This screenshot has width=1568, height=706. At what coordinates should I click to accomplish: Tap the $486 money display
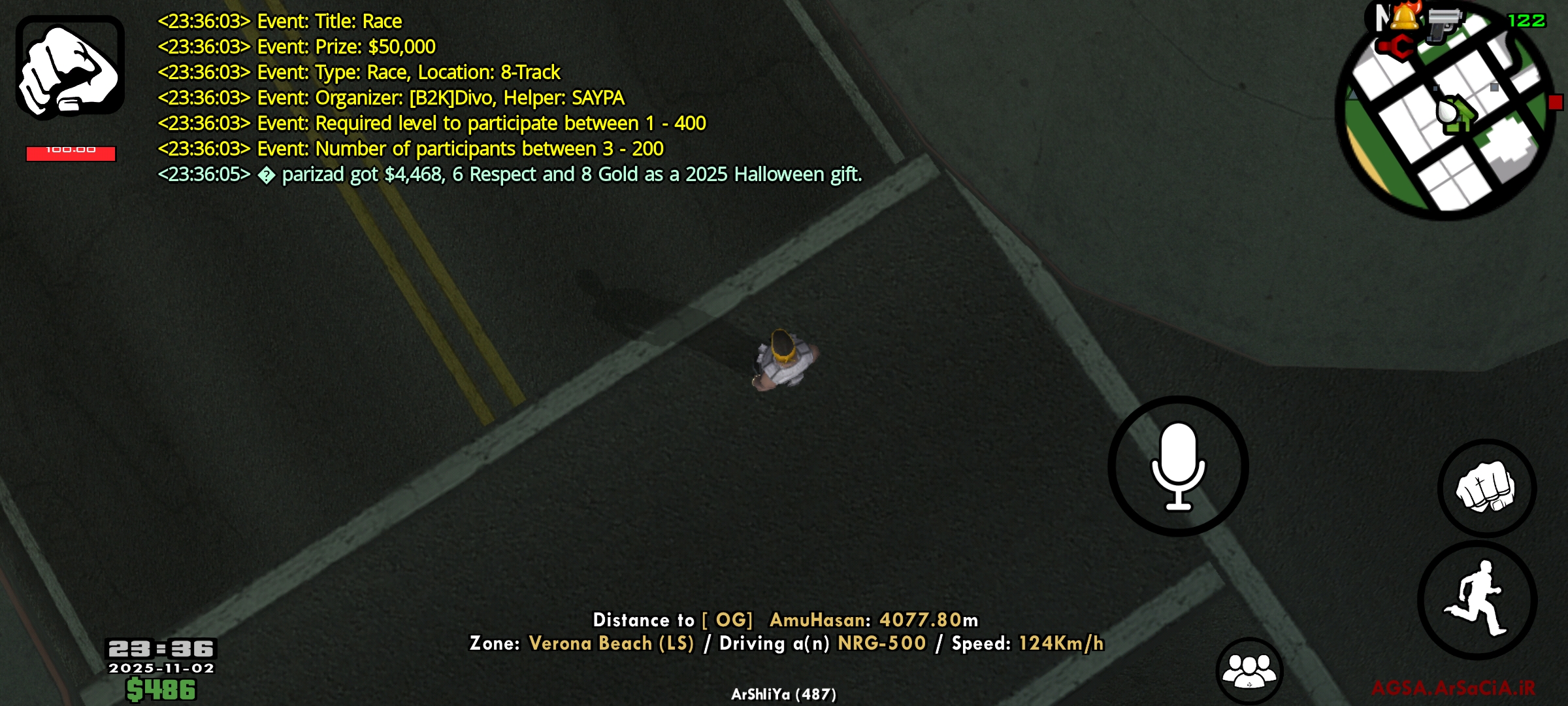point(161,688)
